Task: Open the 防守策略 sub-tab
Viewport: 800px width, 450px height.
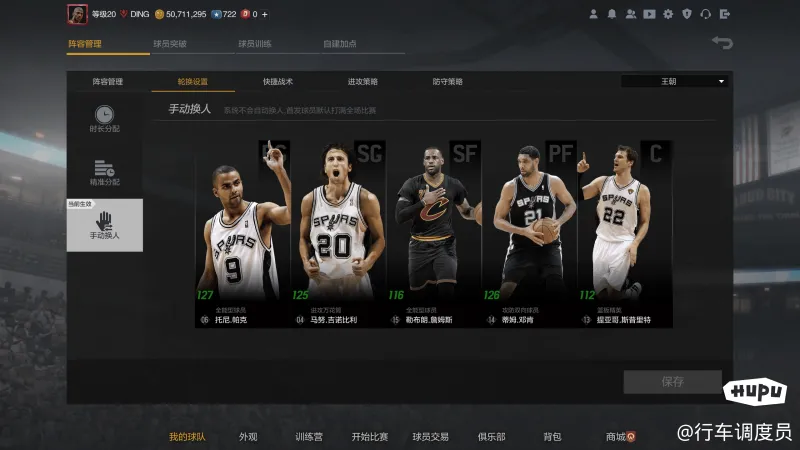Action: pos(447,82)
